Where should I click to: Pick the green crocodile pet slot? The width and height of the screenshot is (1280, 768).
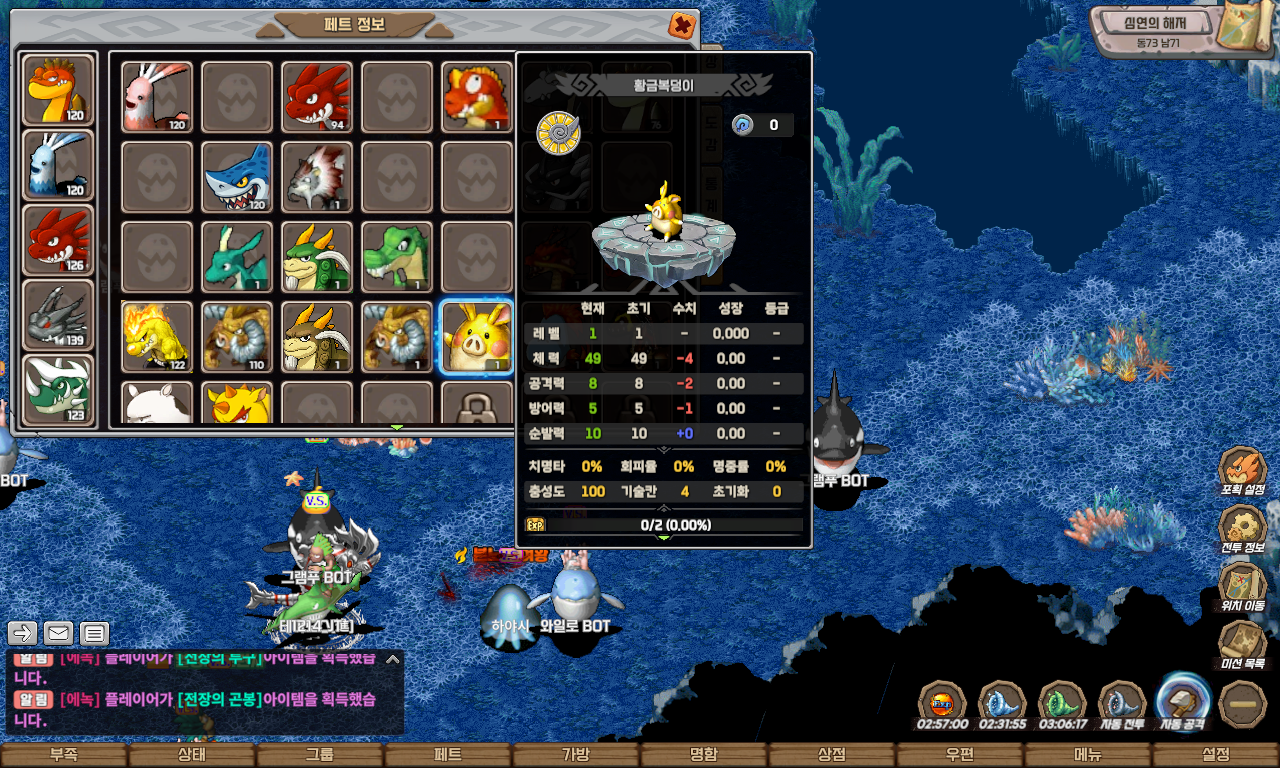tap(397, 257)
